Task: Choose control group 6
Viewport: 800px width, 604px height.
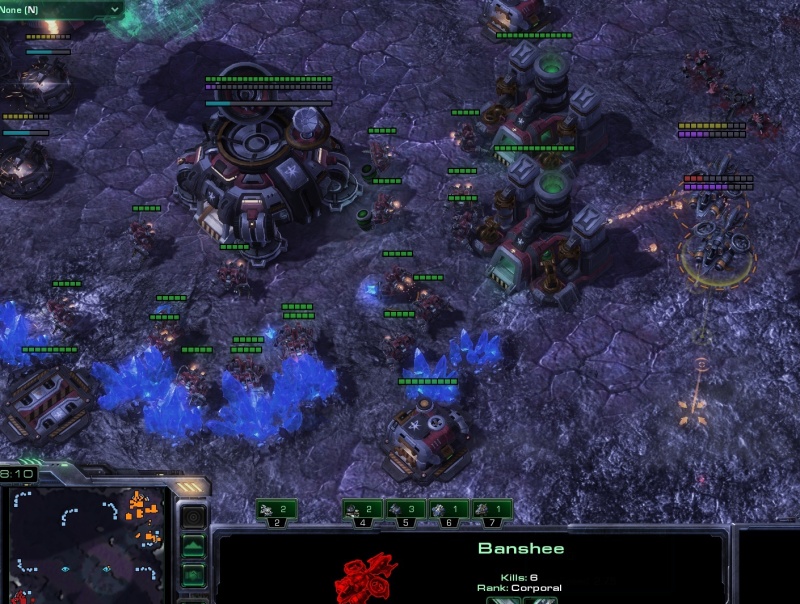Action: [x=449, y=510]
